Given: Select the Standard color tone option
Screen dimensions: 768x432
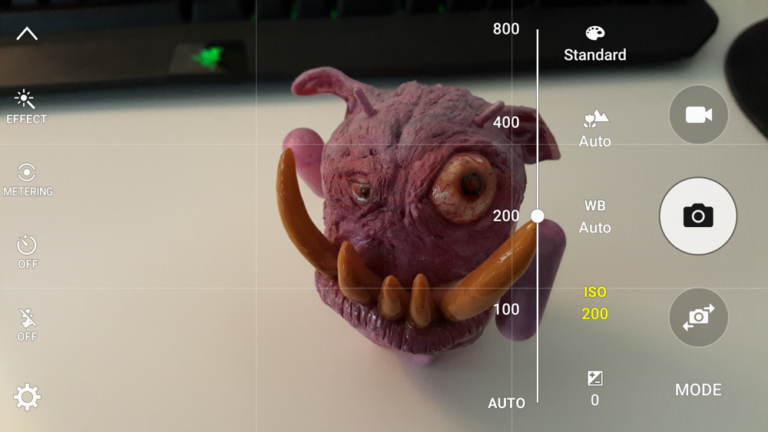Looking at the screenshot, I should coord(595,44).
